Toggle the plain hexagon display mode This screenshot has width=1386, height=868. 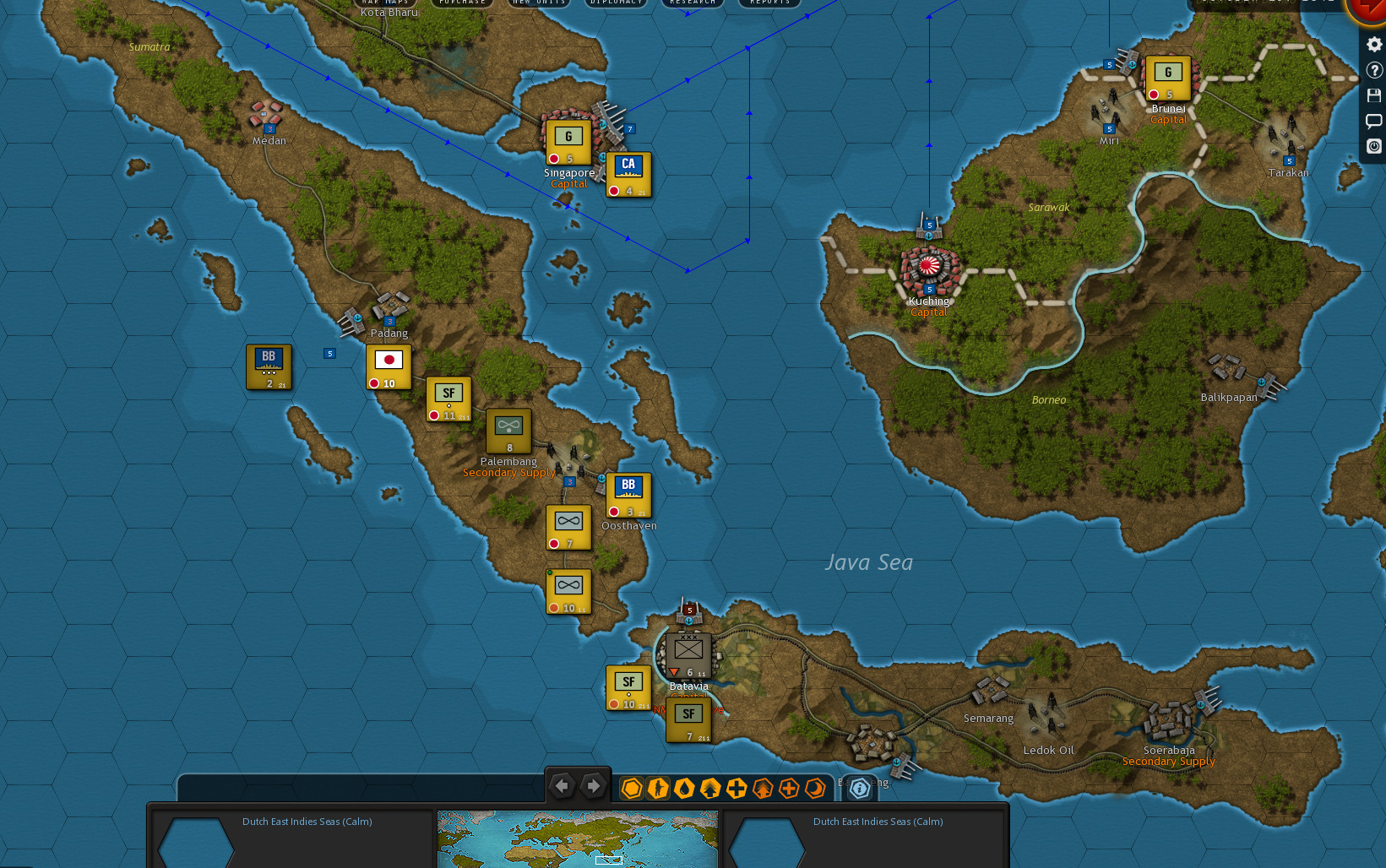click(632, 789)
